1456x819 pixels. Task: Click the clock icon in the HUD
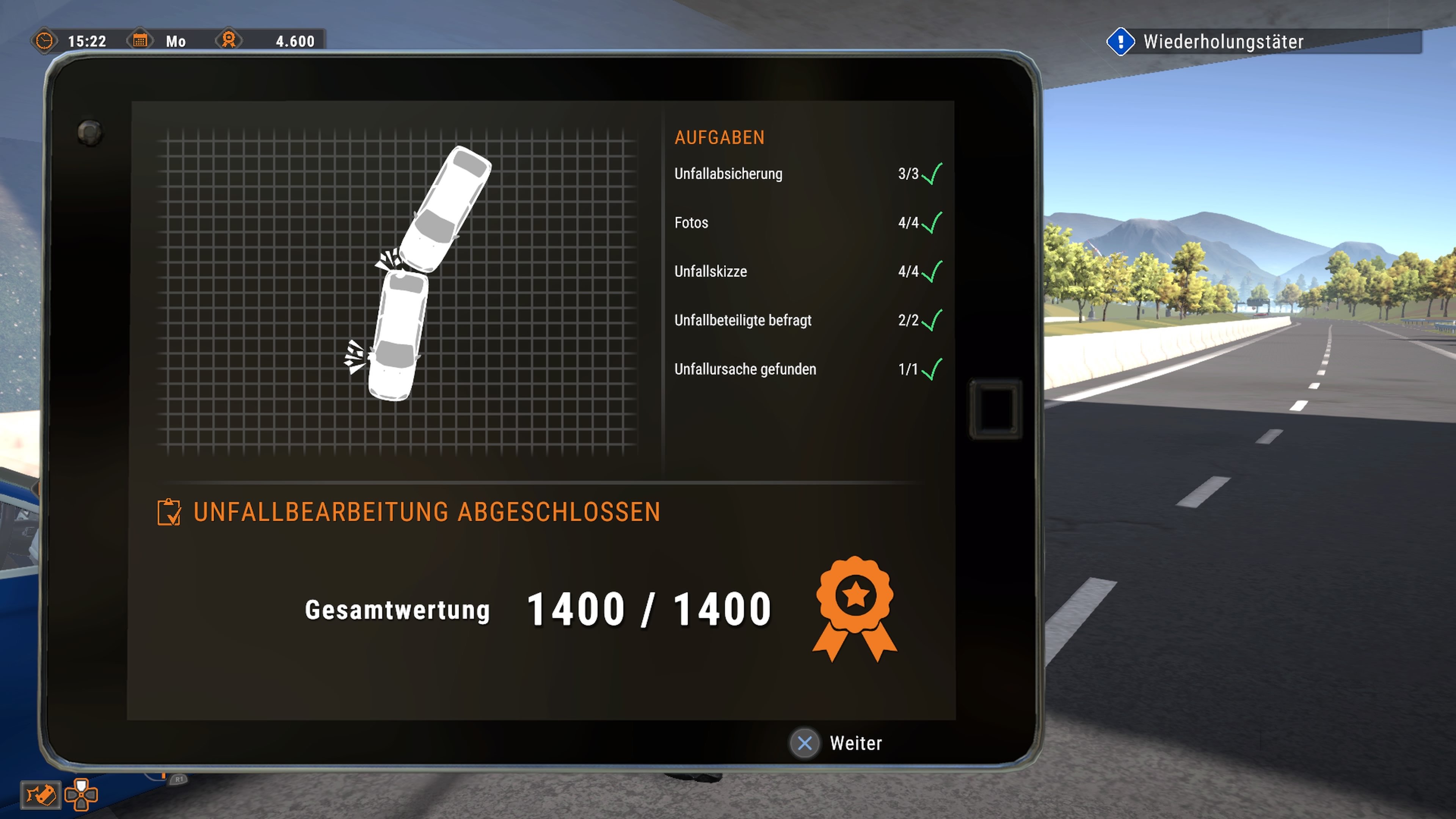45,41
